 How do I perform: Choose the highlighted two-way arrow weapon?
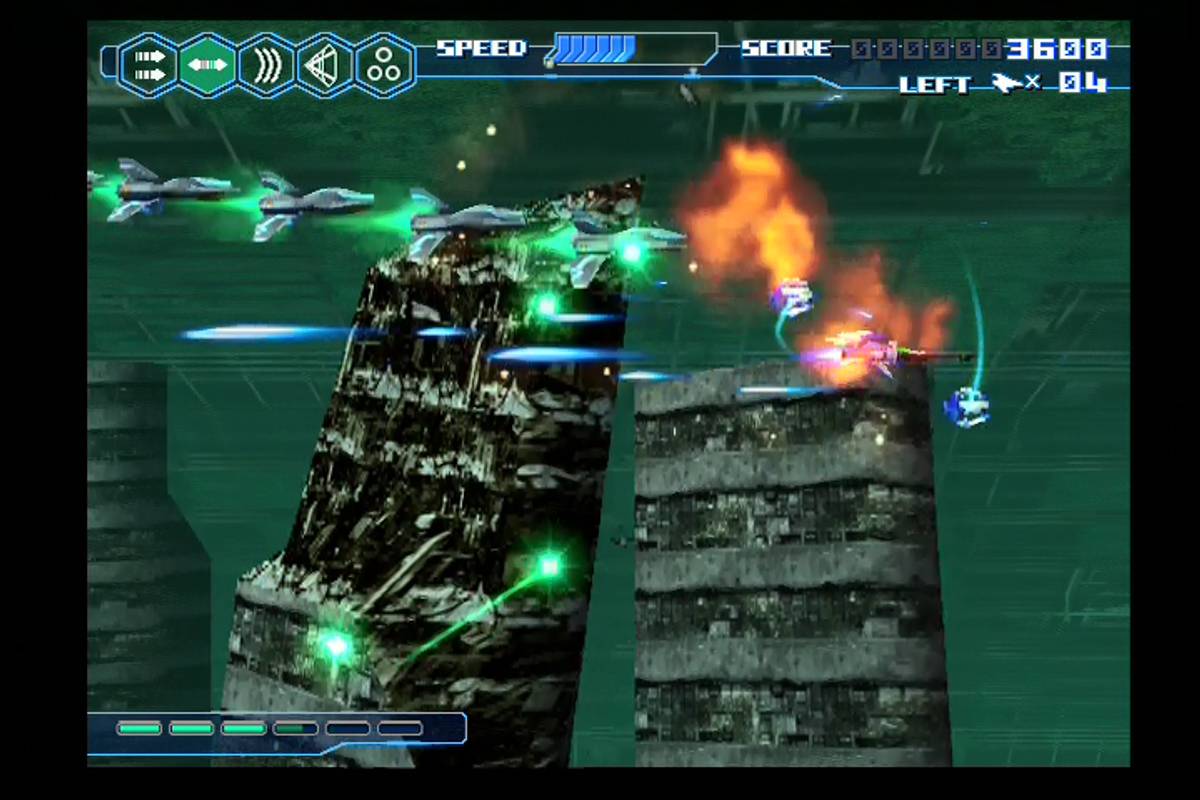(208, 66)
